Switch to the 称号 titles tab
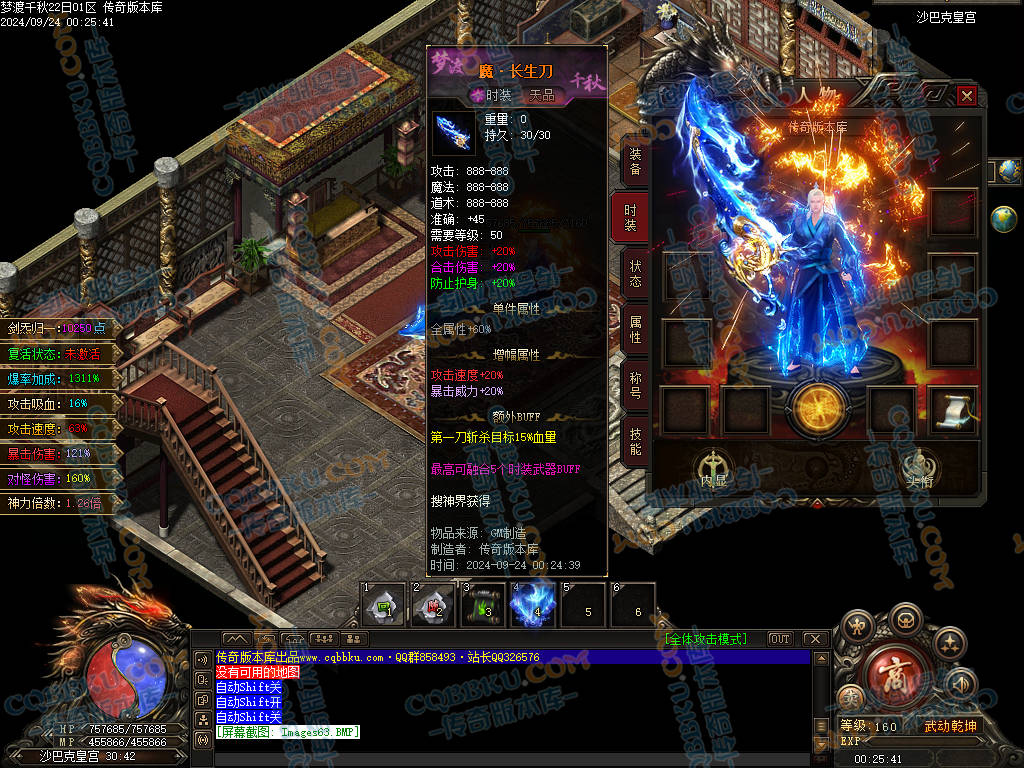The image size is (1024, 768). pyautogui.click(x=634, y=385)
